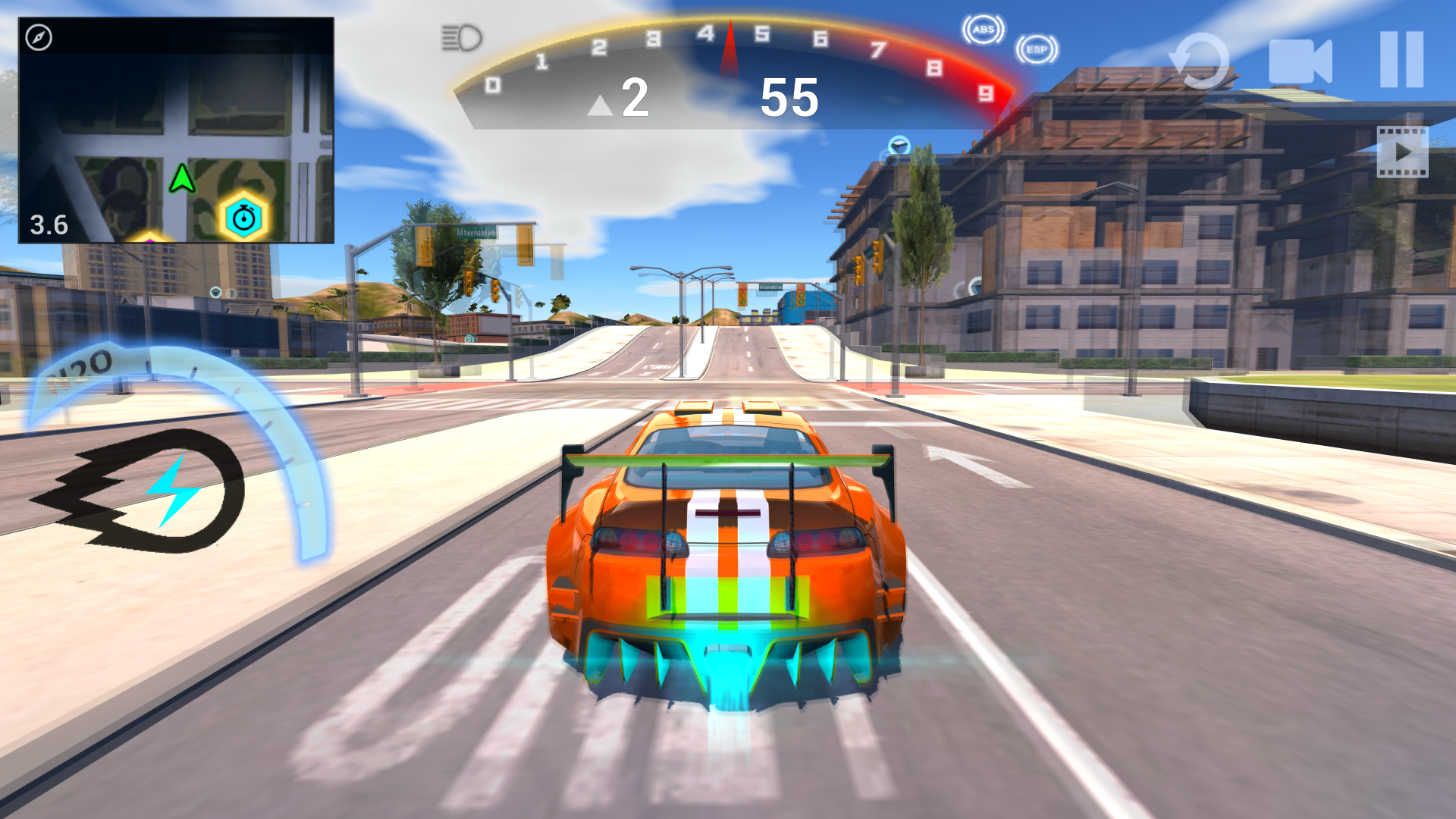Tap the speed readout showing 55

click(x=789, y=99)
